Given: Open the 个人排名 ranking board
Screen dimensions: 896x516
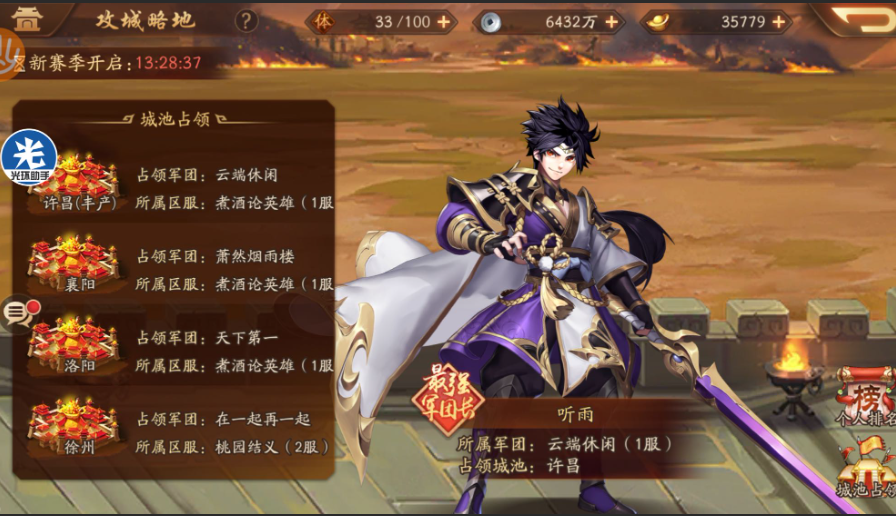Looking at the screenshot, I should click(x=866, y=397).
